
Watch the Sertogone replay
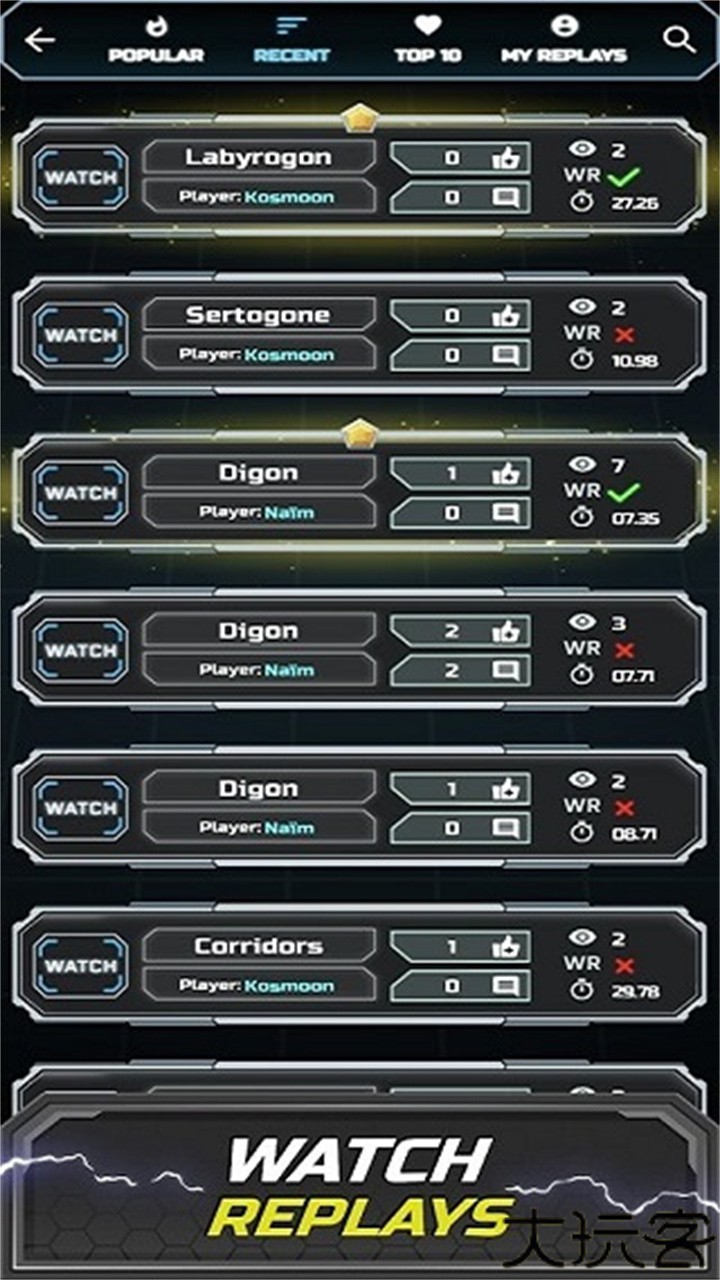point(81,335)
